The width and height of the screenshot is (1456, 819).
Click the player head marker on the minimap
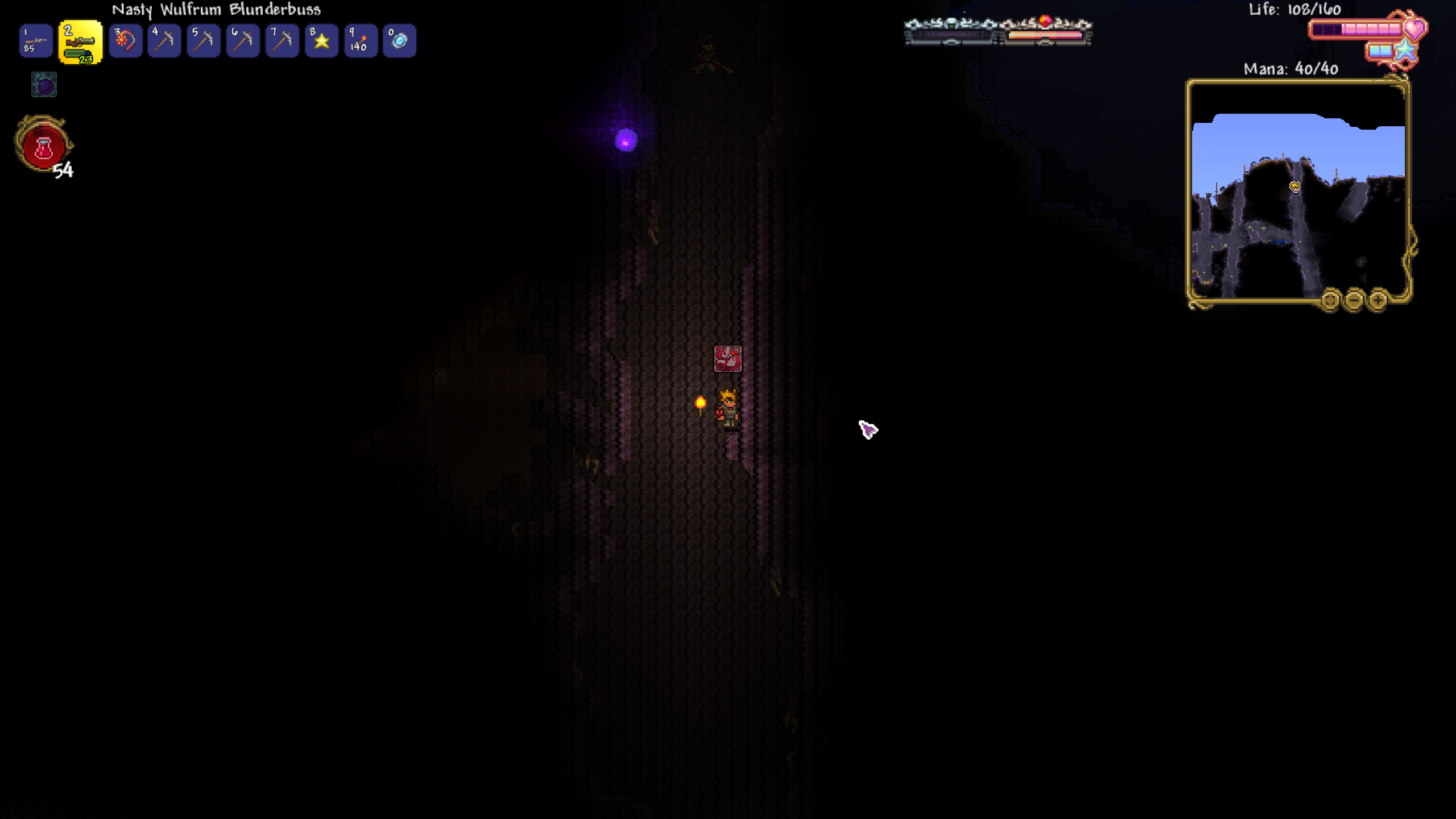pos(1294,187)
